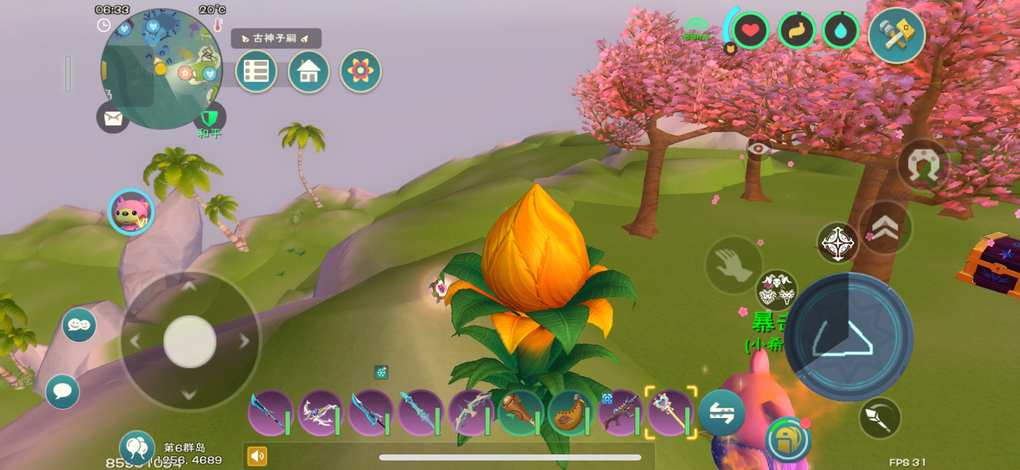Open the crafting hammer and wrench menu
The width and height of the screenshot is (1020, 470).
coord(896,34)
